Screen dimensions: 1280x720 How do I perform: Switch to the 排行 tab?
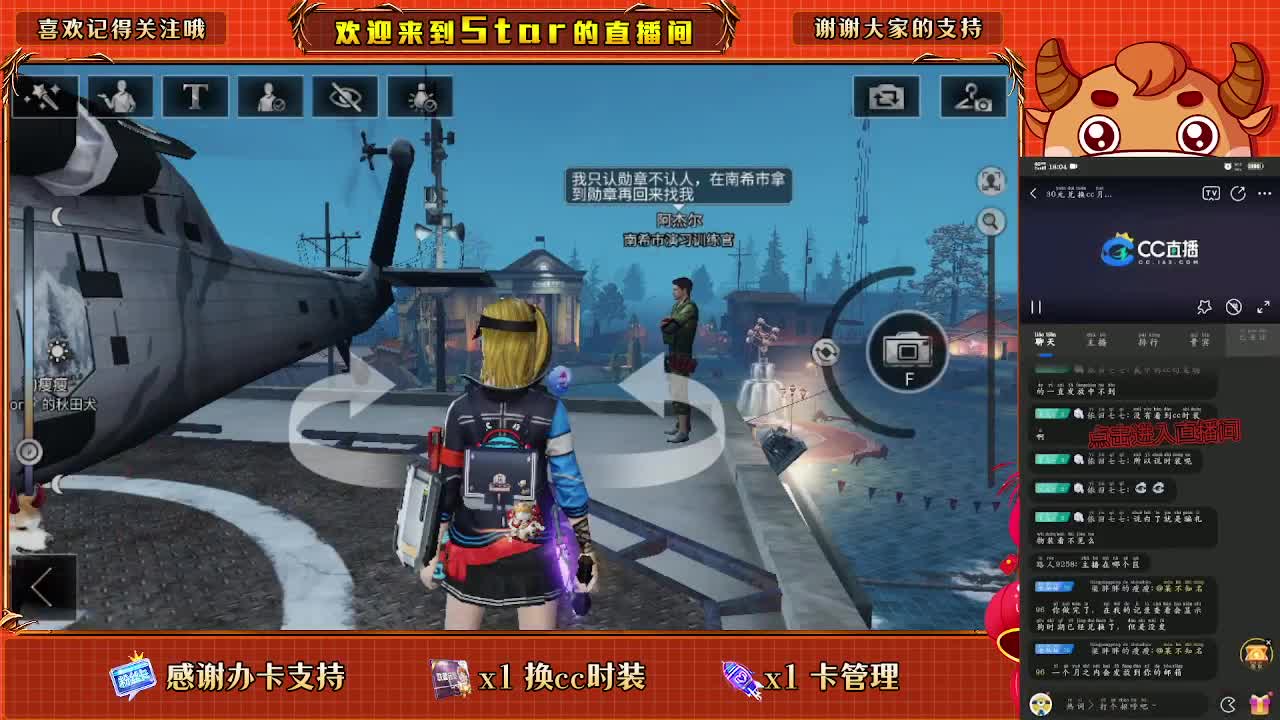tap(1149, 342)
